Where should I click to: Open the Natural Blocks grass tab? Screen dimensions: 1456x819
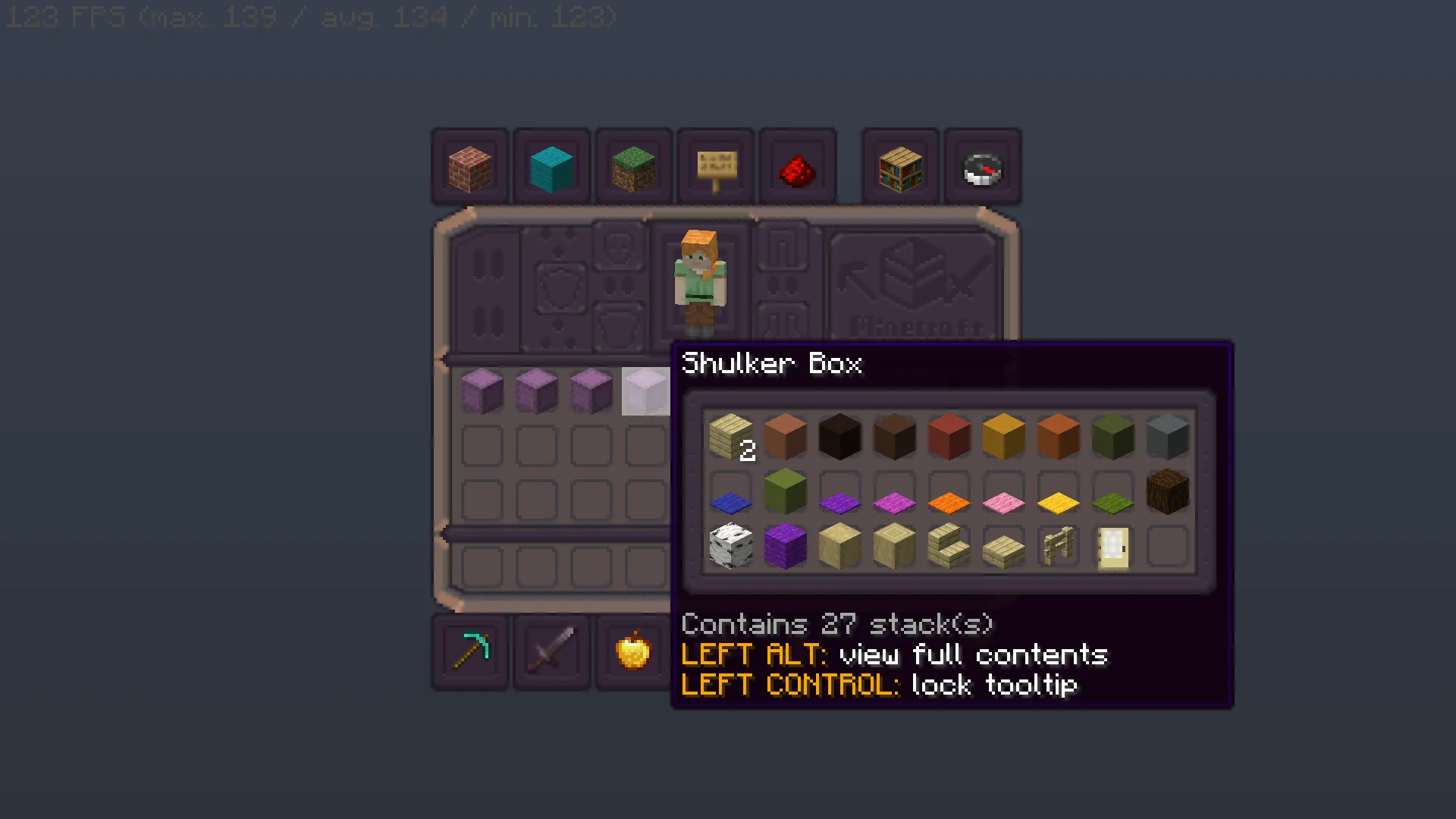634,165
